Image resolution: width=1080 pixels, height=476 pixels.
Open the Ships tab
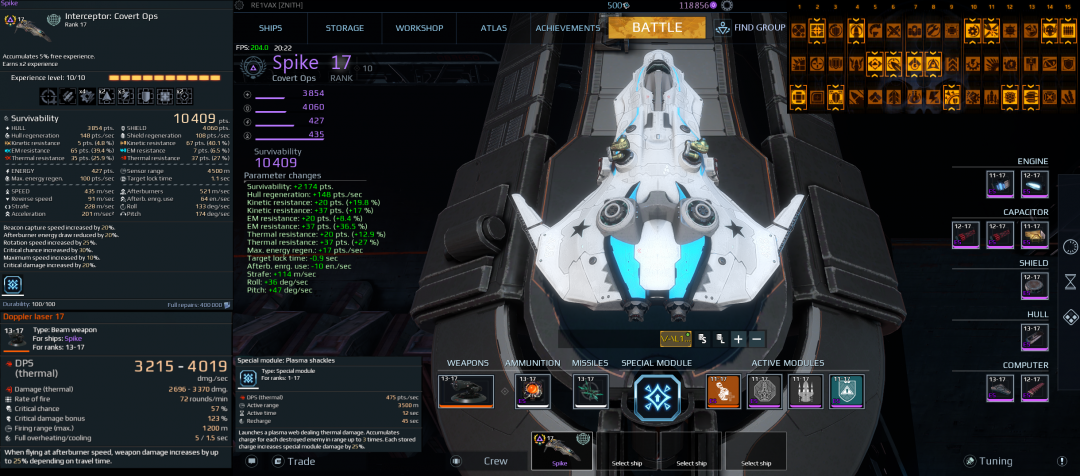(x=270, y=28)
